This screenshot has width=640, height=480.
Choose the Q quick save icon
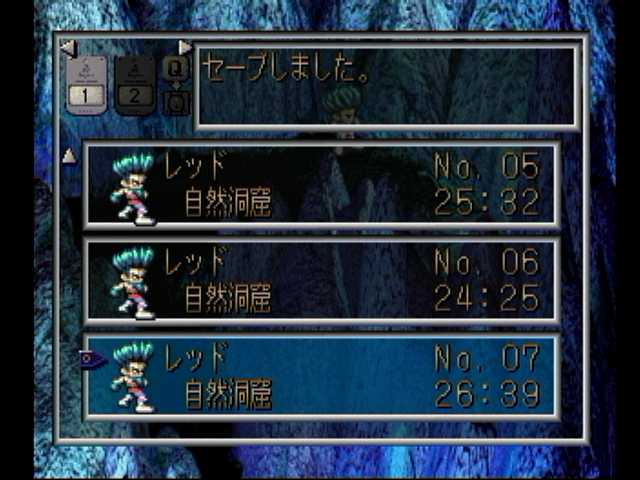(x=174, y=70)
